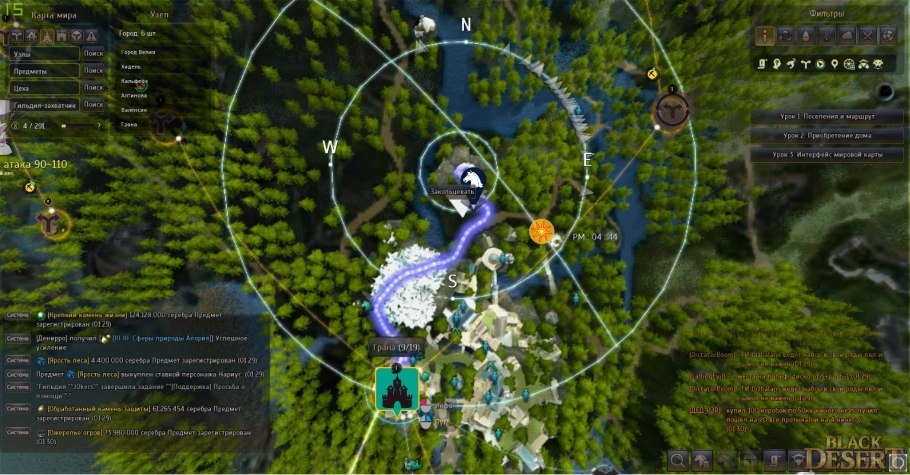Open the magnifying glass search tool
Screen dimensions: 910x475
[x=680, y=460]
